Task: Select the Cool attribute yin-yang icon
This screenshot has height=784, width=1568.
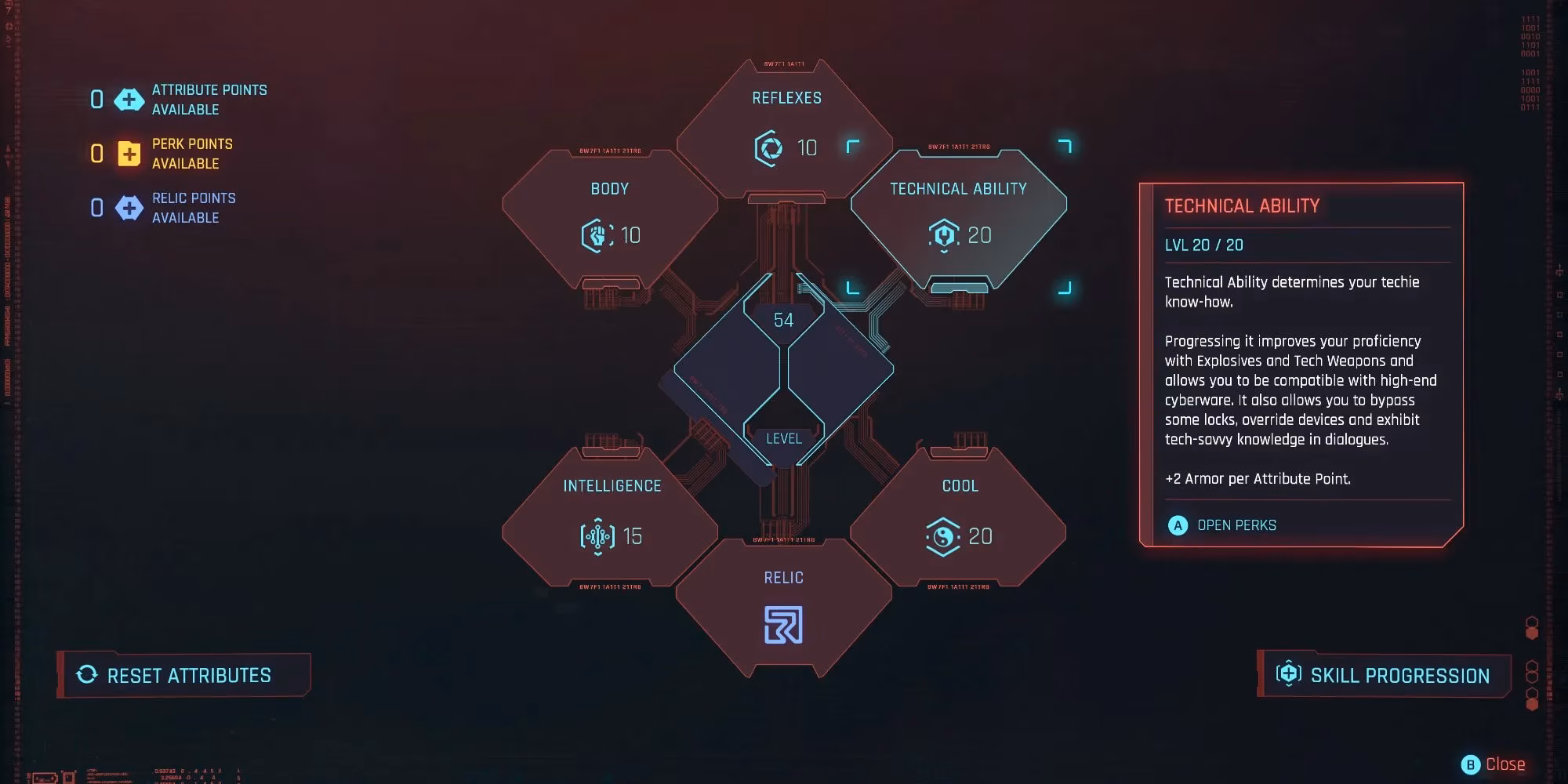Action: [944, 537]
